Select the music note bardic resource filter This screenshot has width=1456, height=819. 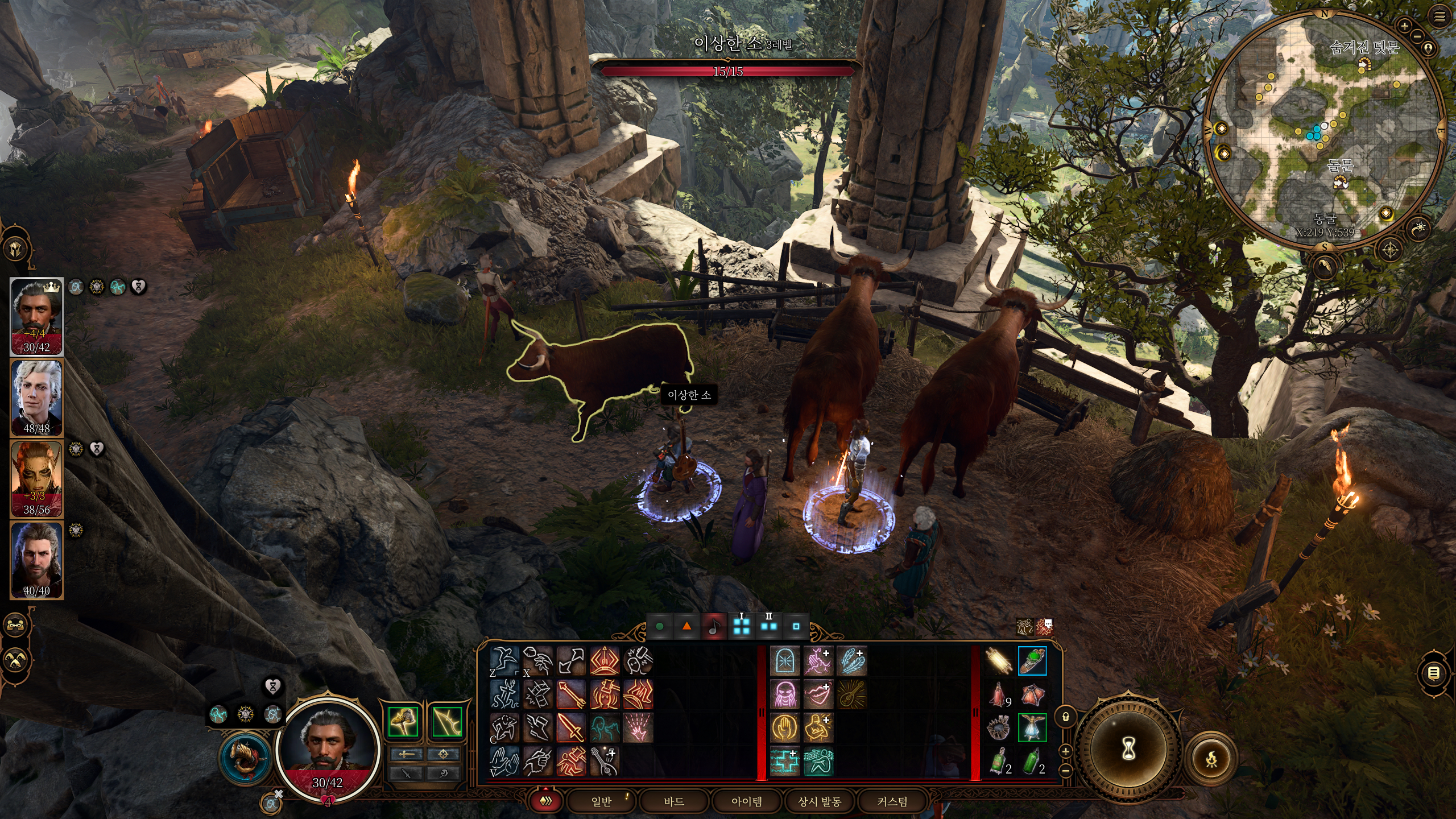click(714, 626)
